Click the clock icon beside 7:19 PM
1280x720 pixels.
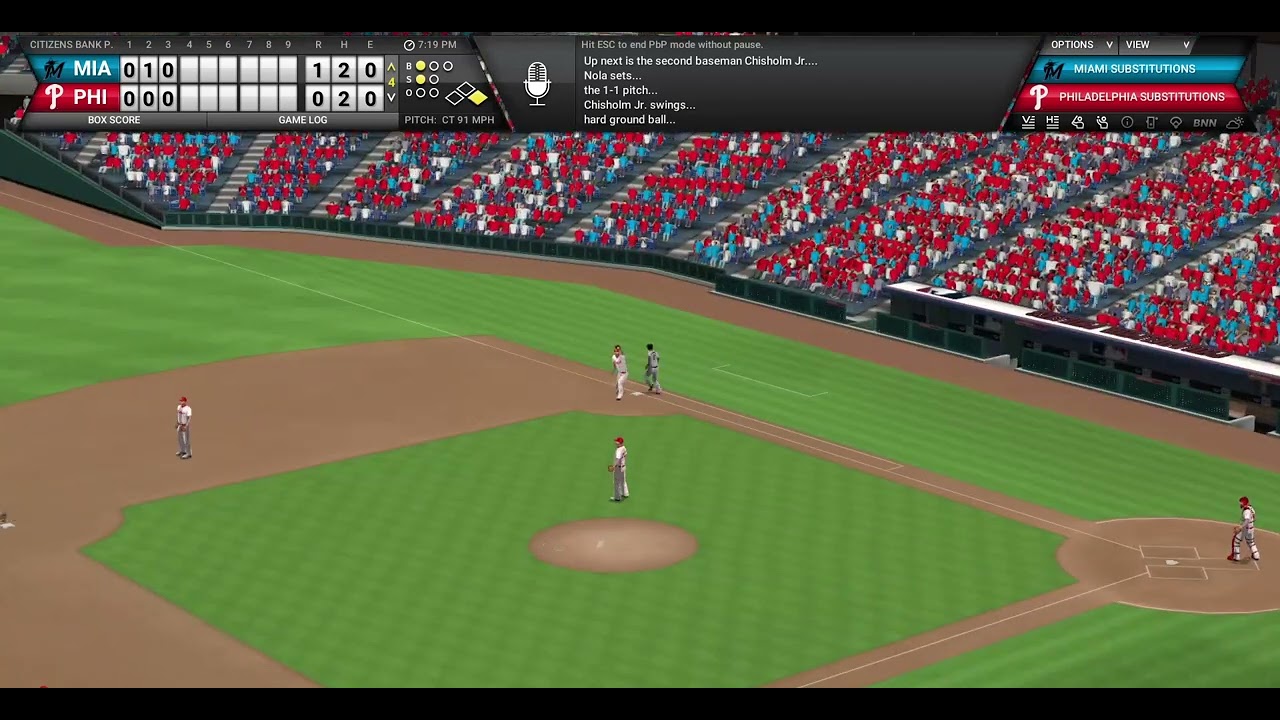click(x=409, y=45)
